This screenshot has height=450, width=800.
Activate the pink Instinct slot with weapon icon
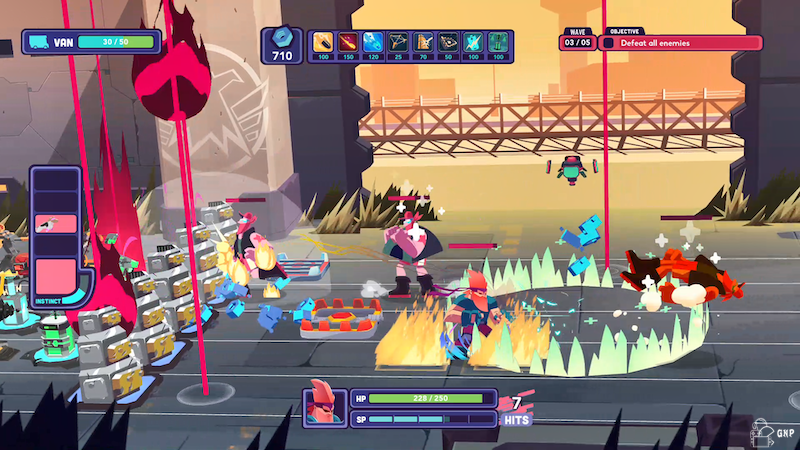(54, 224)
